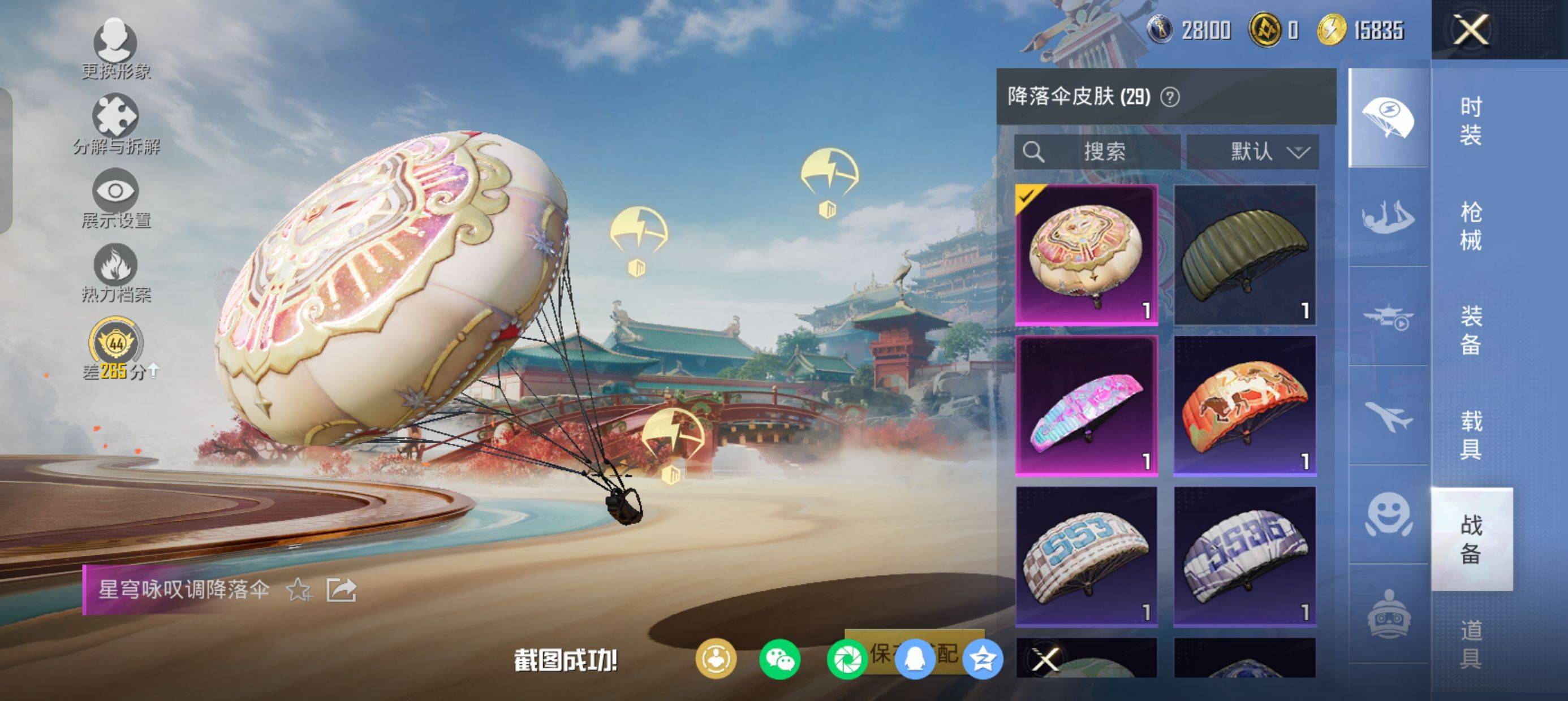Open the 装备 equipment tab
1568x701 pixels.
1471,330
